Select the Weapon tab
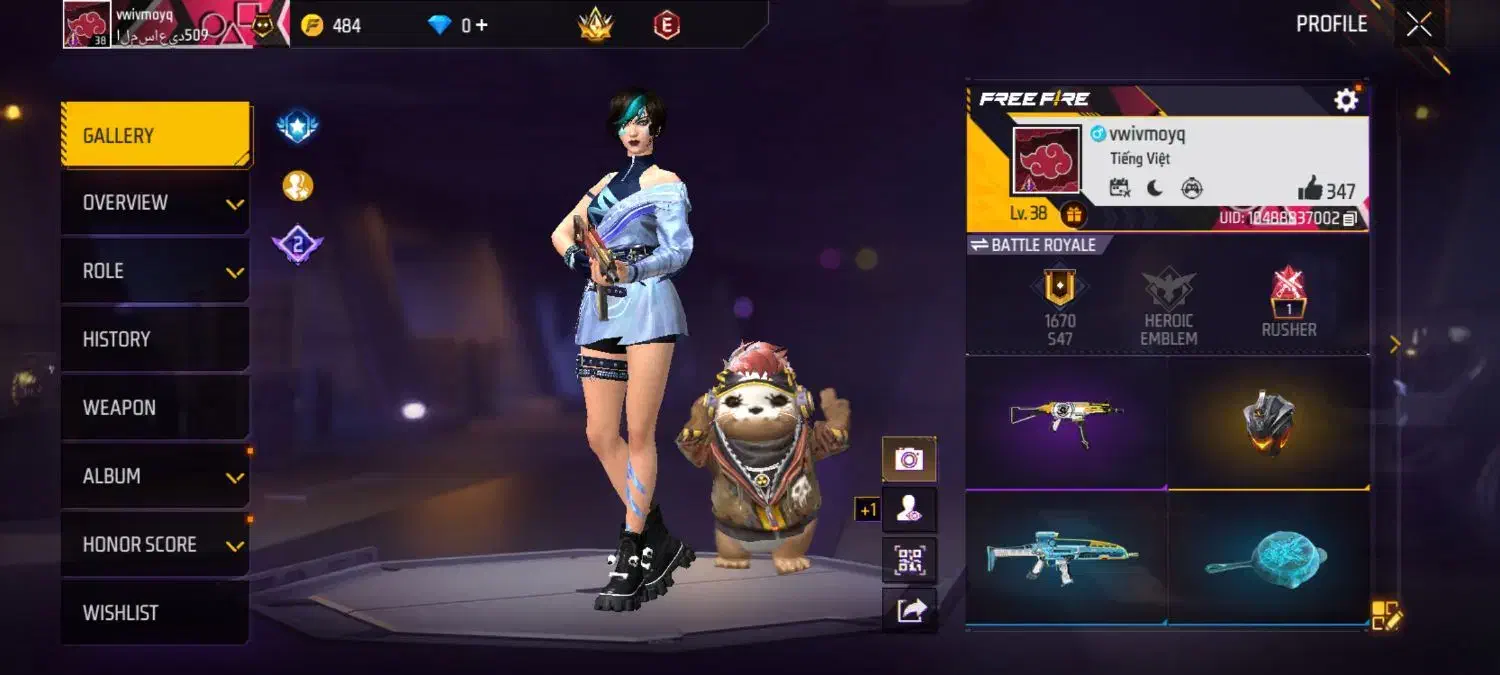 [155, 408]
